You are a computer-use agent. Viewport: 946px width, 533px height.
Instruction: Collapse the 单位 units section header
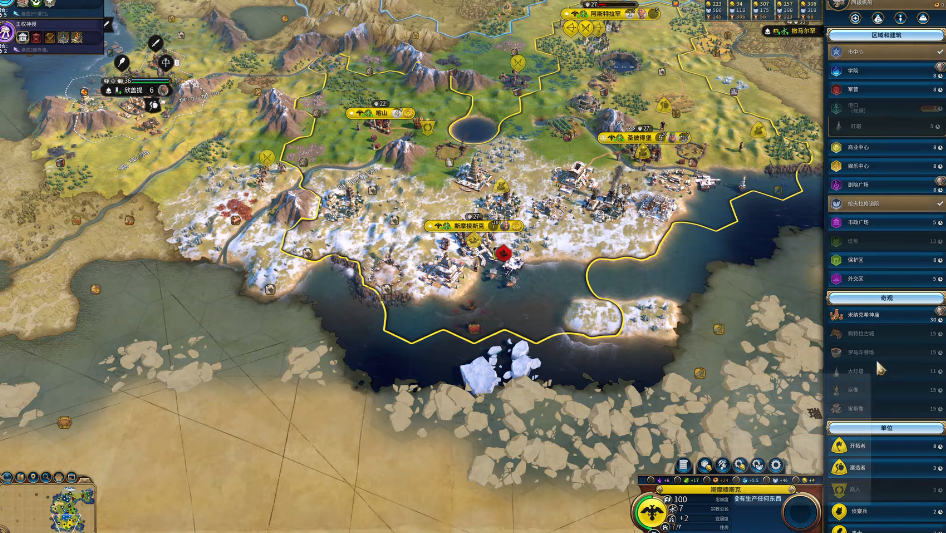(x=885, y=428)
